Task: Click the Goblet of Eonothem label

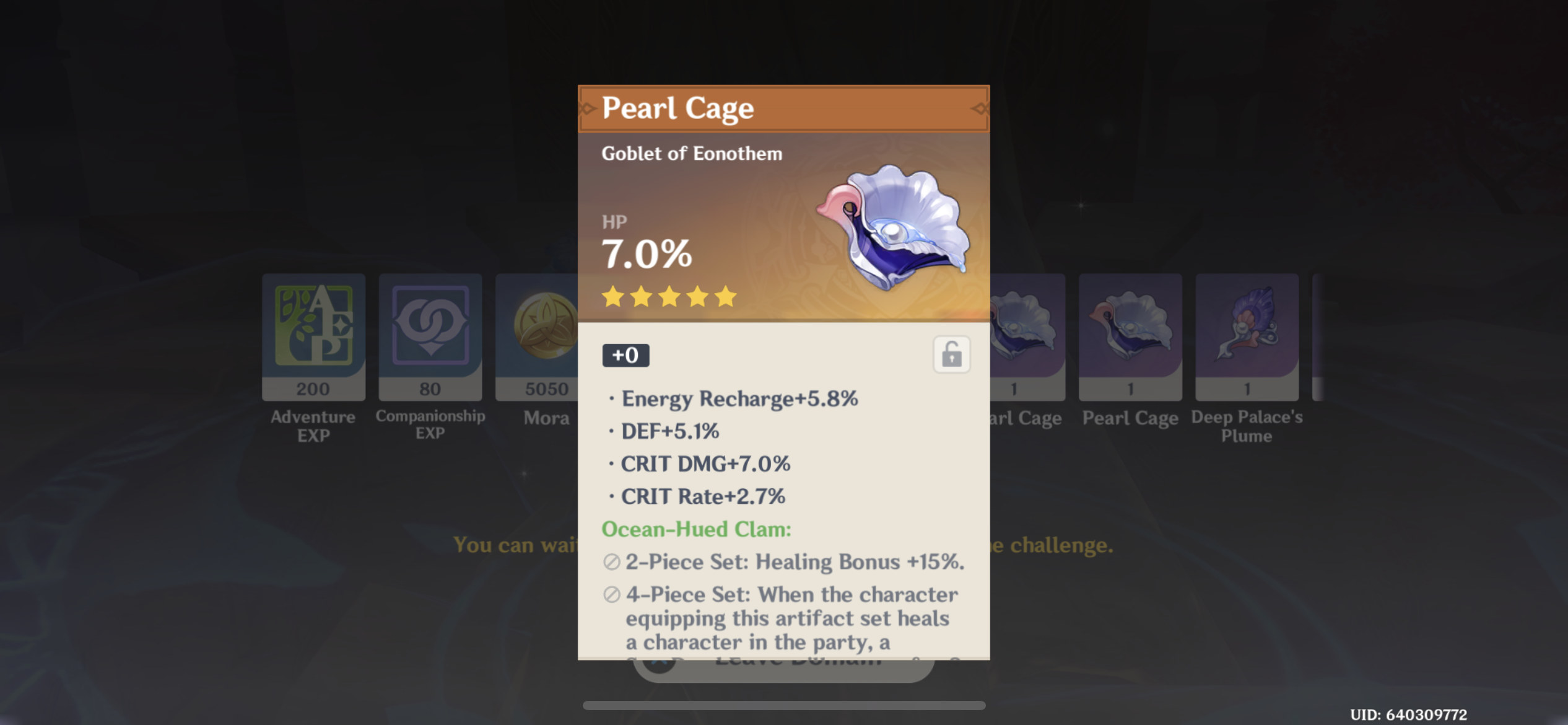Action: [x=692, y=153]
